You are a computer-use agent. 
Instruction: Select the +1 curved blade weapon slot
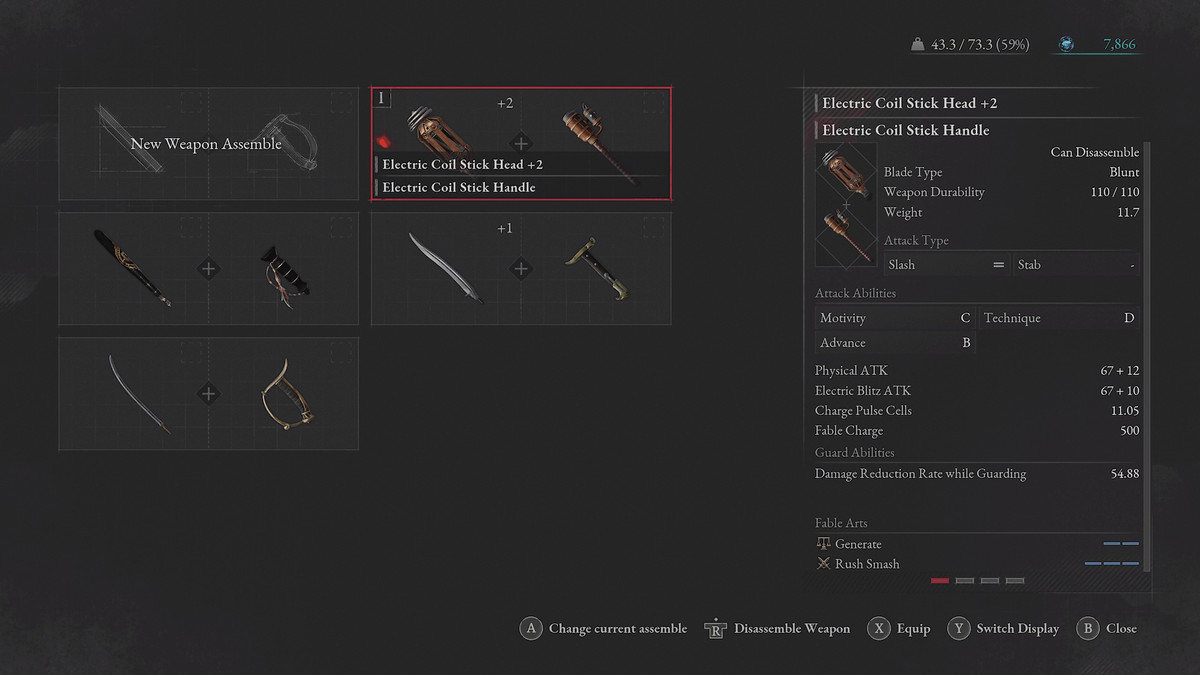point(521,268)
